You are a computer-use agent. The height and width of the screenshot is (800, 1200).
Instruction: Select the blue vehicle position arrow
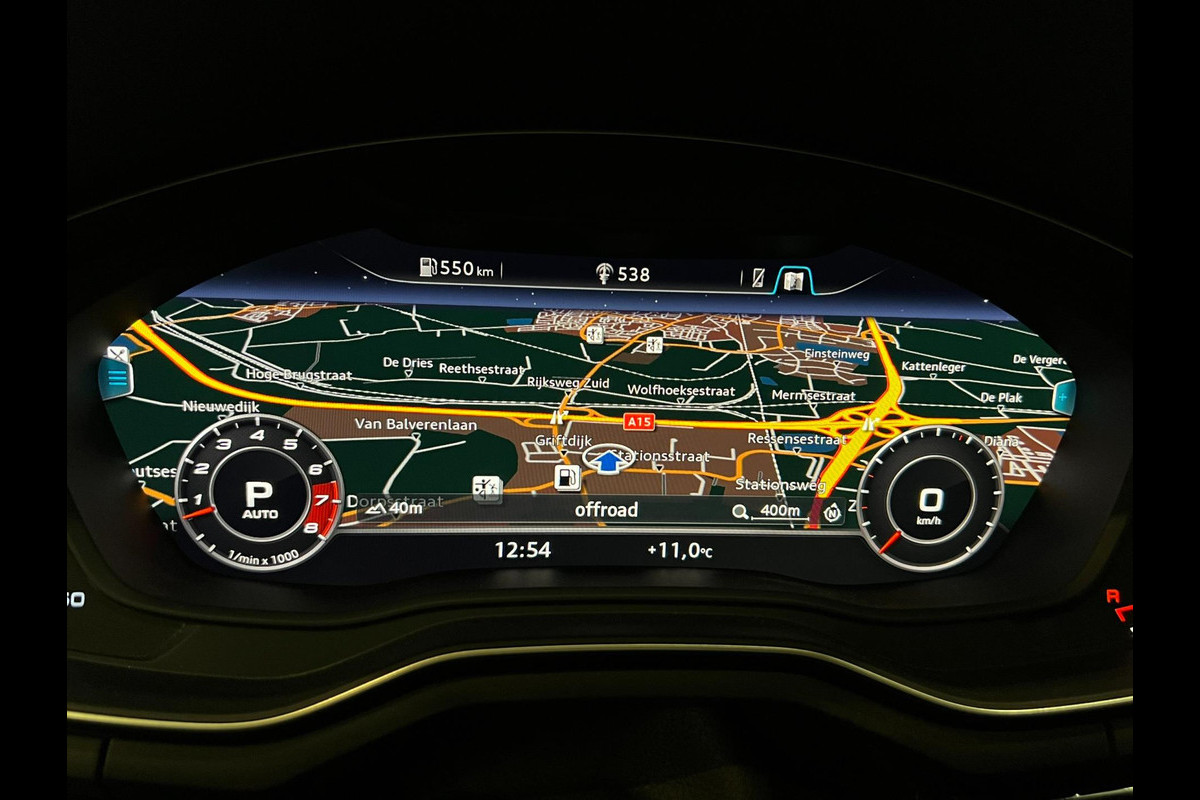coord(608,461)
